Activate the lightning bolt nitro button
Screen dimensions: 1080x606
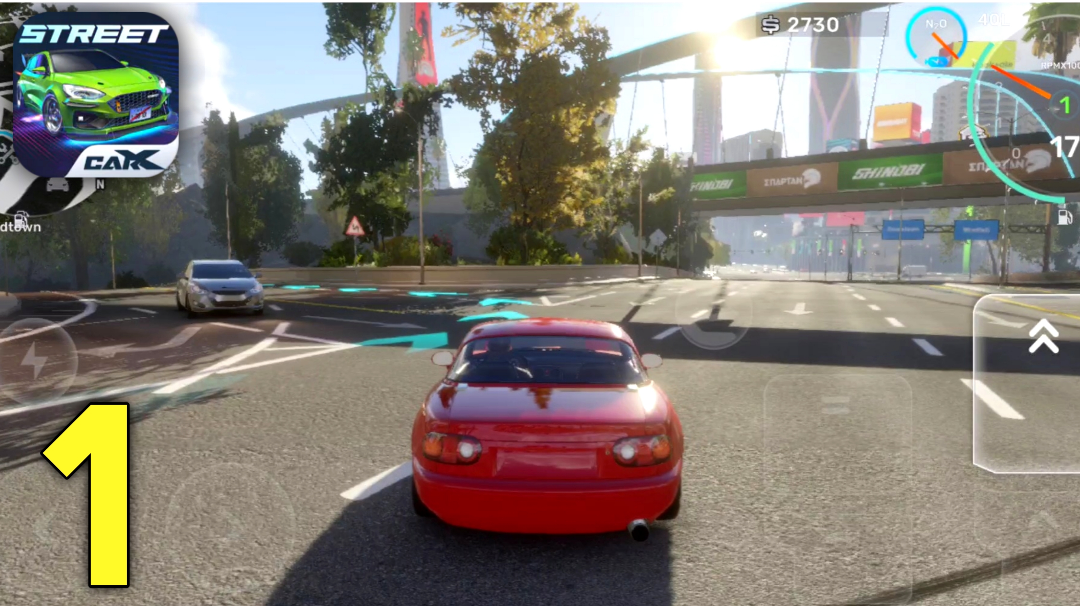tap(36, 361)
